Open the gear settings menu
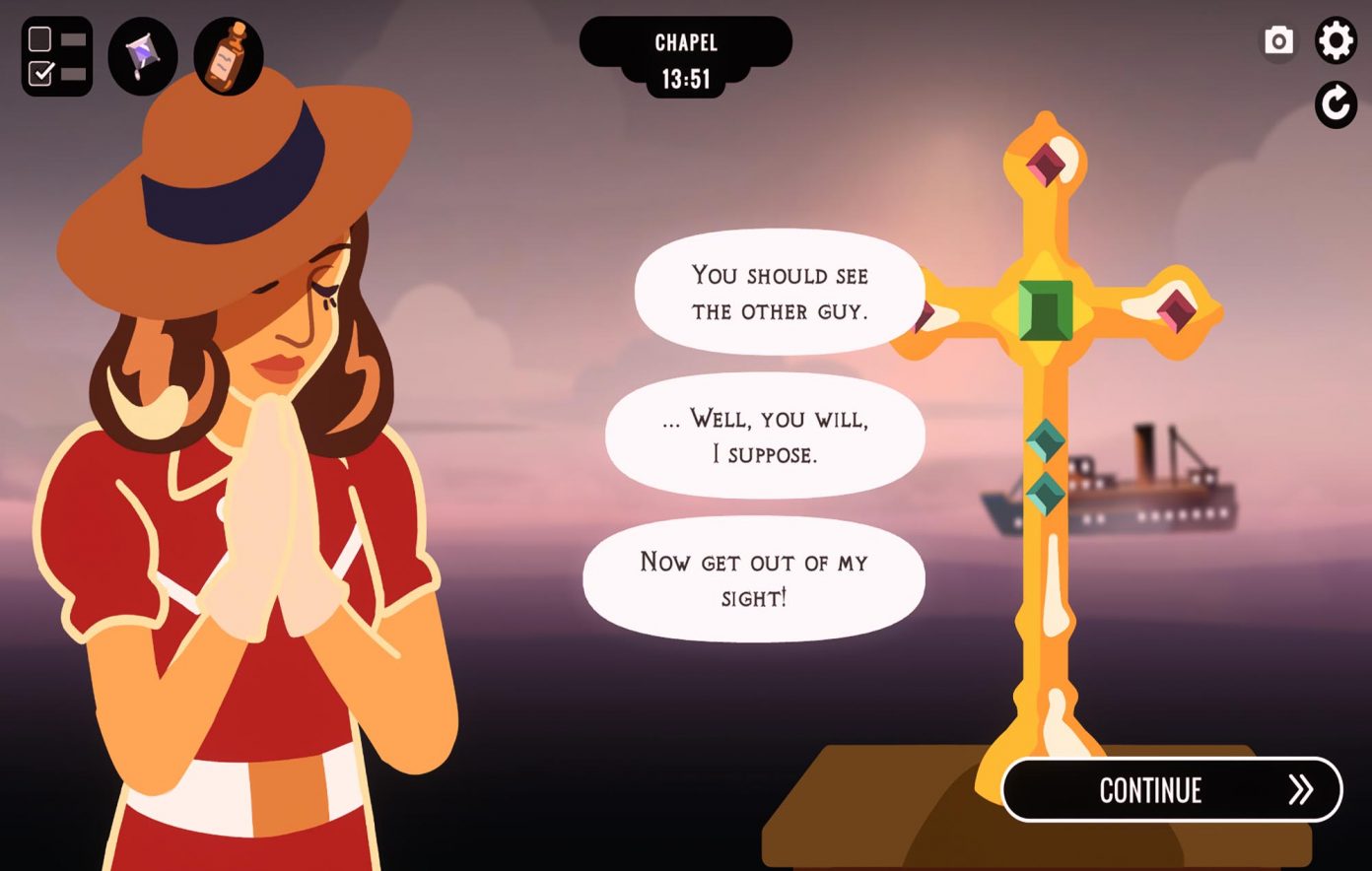This screenshot has width=1372, height=871. [x=1336, y=41]
